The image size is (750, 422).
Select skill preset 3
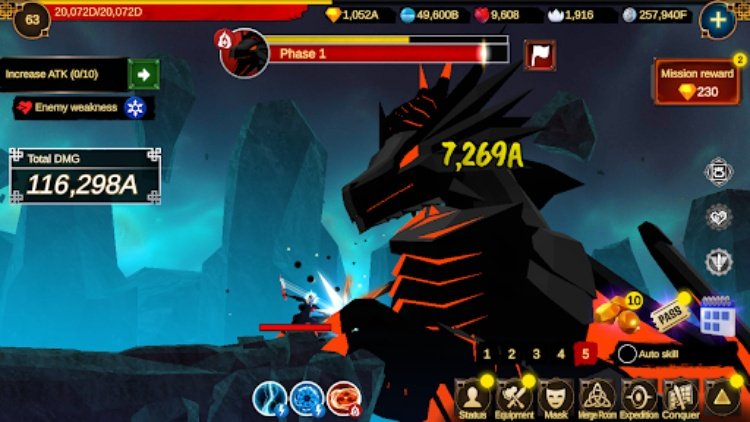536,353
